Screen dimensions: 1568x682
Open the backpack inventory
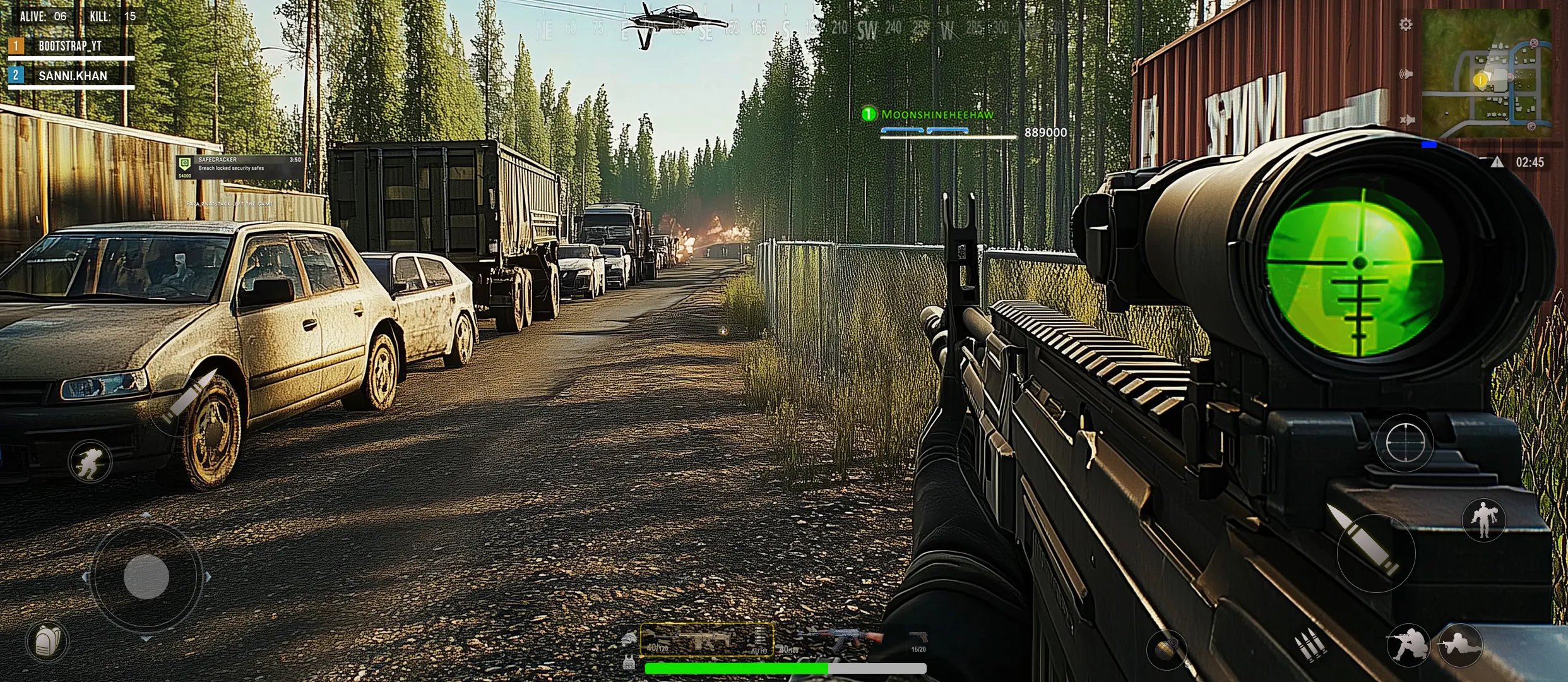tap(47, 642)
